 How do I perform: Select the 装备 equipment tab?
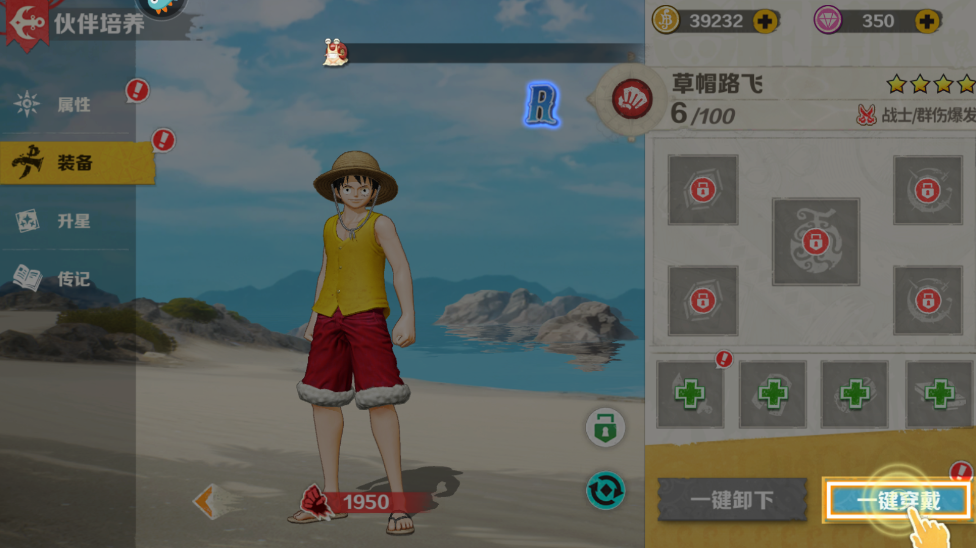(x=74, y=163)
